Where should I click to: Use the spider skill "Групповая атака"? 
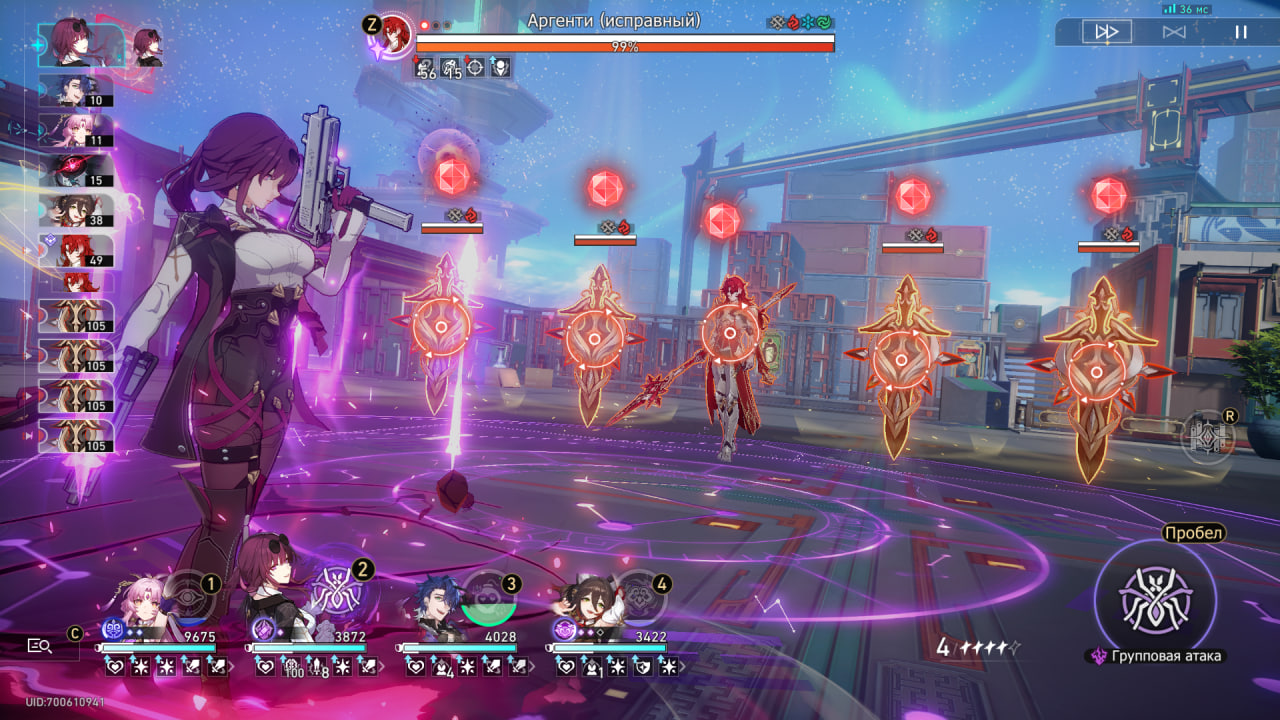[1154, 599]
